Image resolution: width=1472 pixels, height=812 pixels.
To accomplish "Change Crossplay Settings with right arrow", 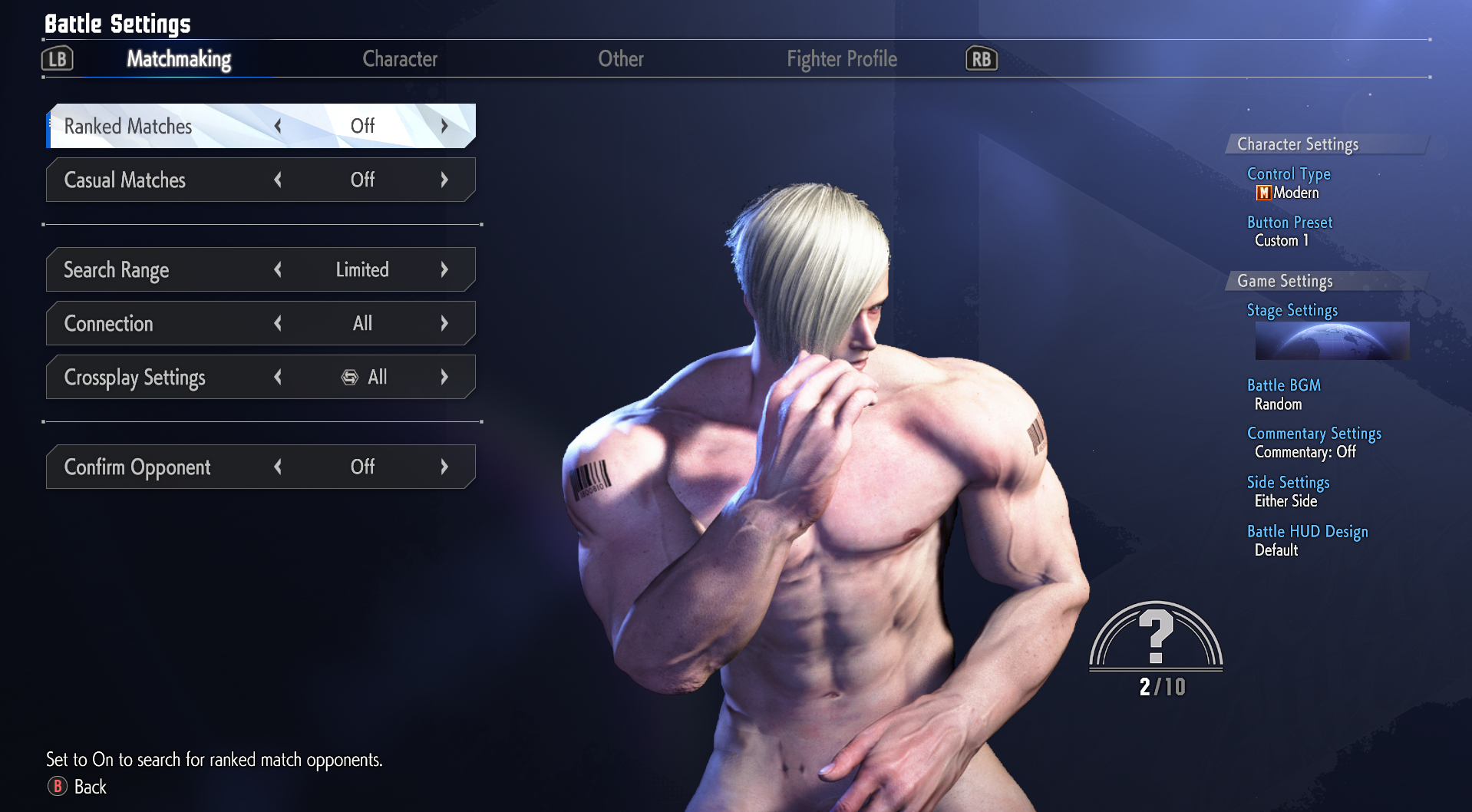I will (x=444, y=377).
